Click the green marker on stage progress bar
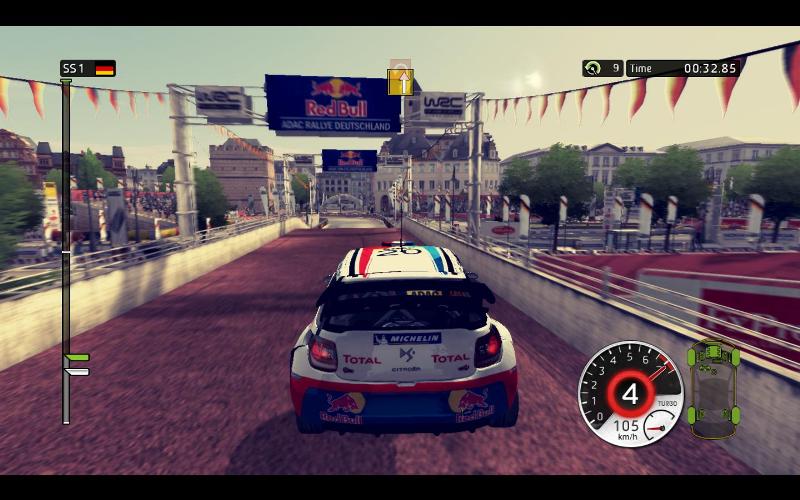The height and width of the screenshot is (500, 800). click(77, 357)
